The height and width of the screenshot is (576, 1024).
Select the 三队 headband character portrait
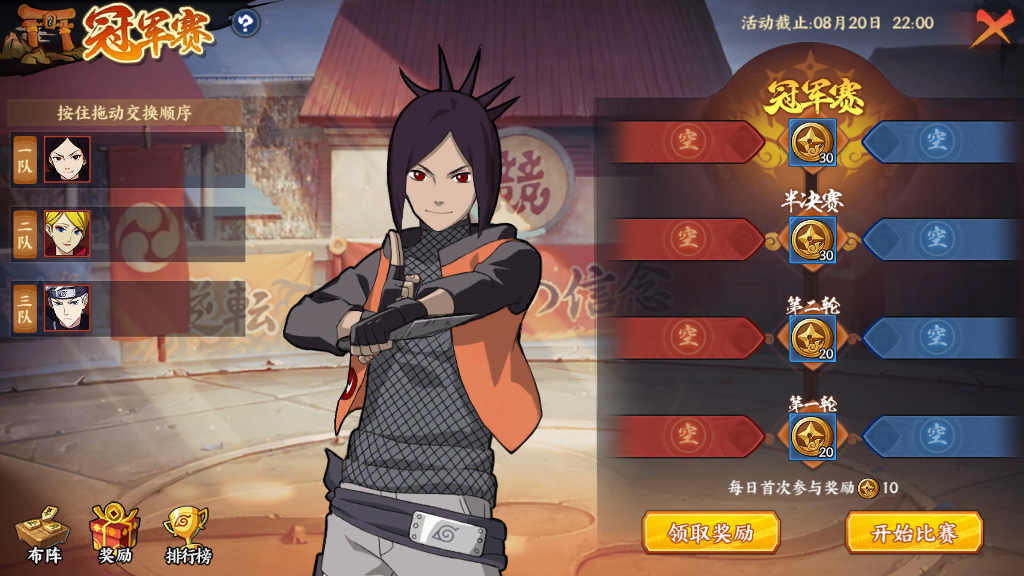(67, 308)
